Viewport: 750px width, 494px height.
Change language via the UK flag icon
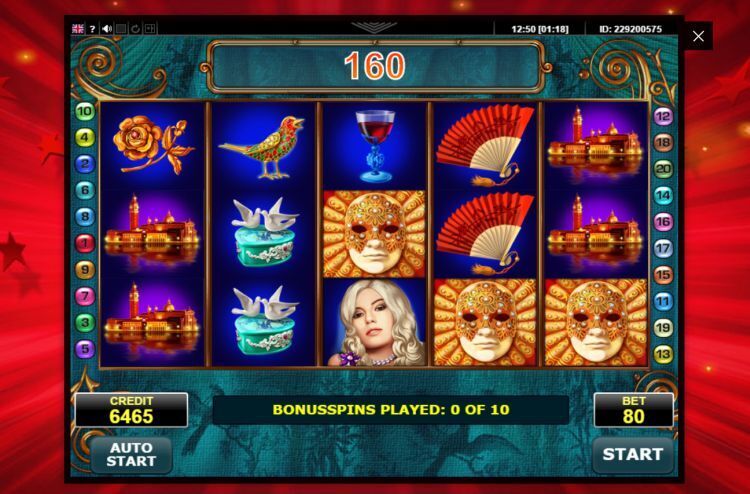78,29
